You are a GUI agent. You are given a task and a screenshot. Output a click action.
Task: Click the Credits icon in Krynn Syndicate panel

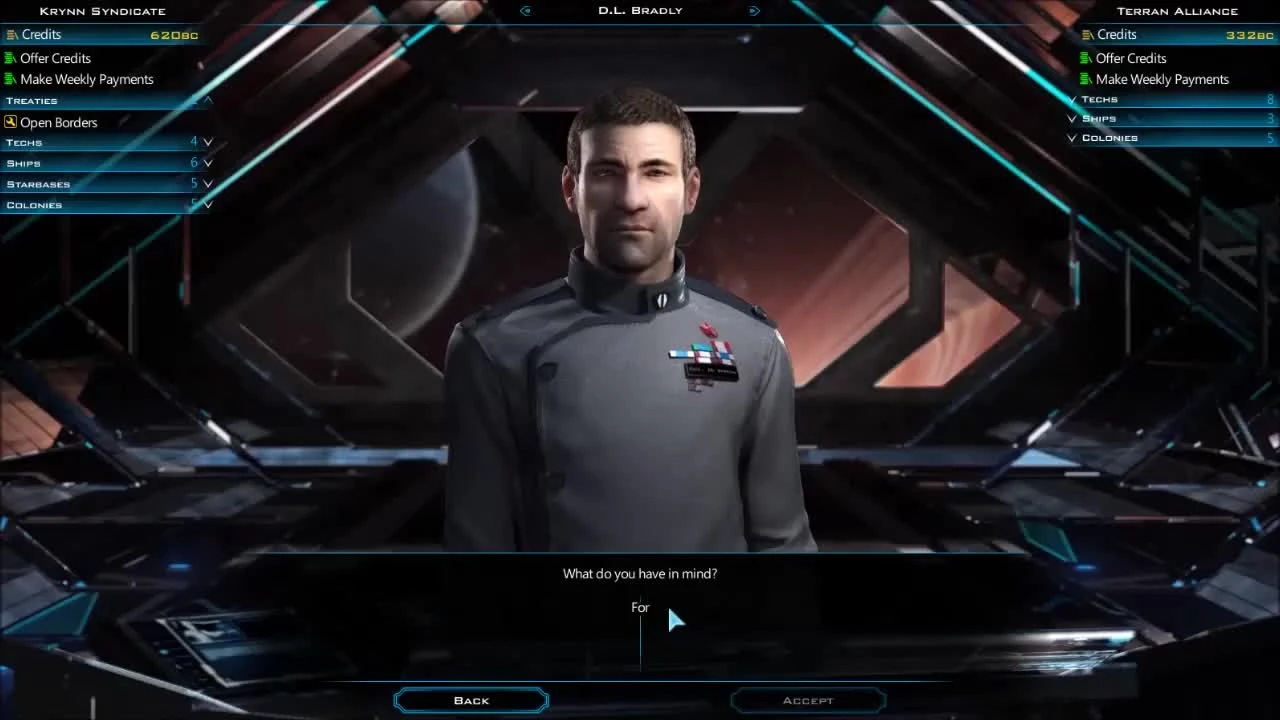11,34
